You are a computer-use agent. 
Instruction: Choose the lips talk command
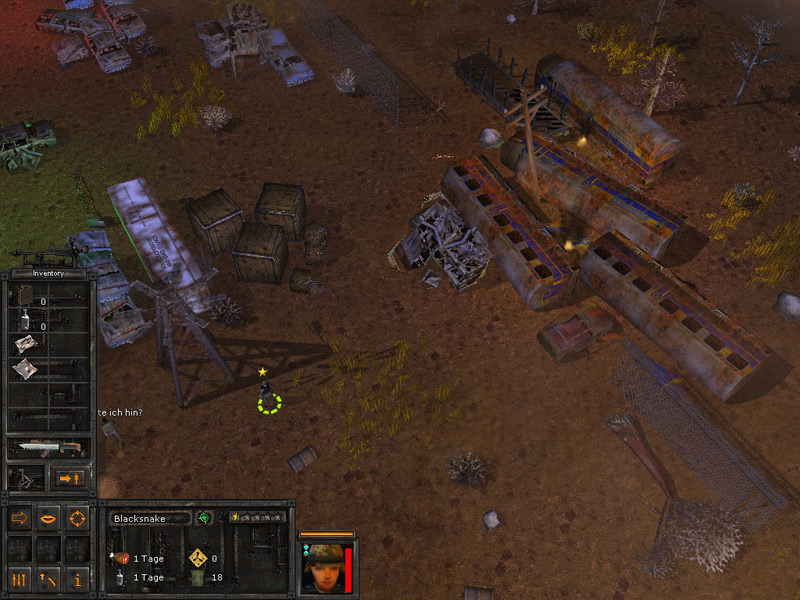coord(48,518)
